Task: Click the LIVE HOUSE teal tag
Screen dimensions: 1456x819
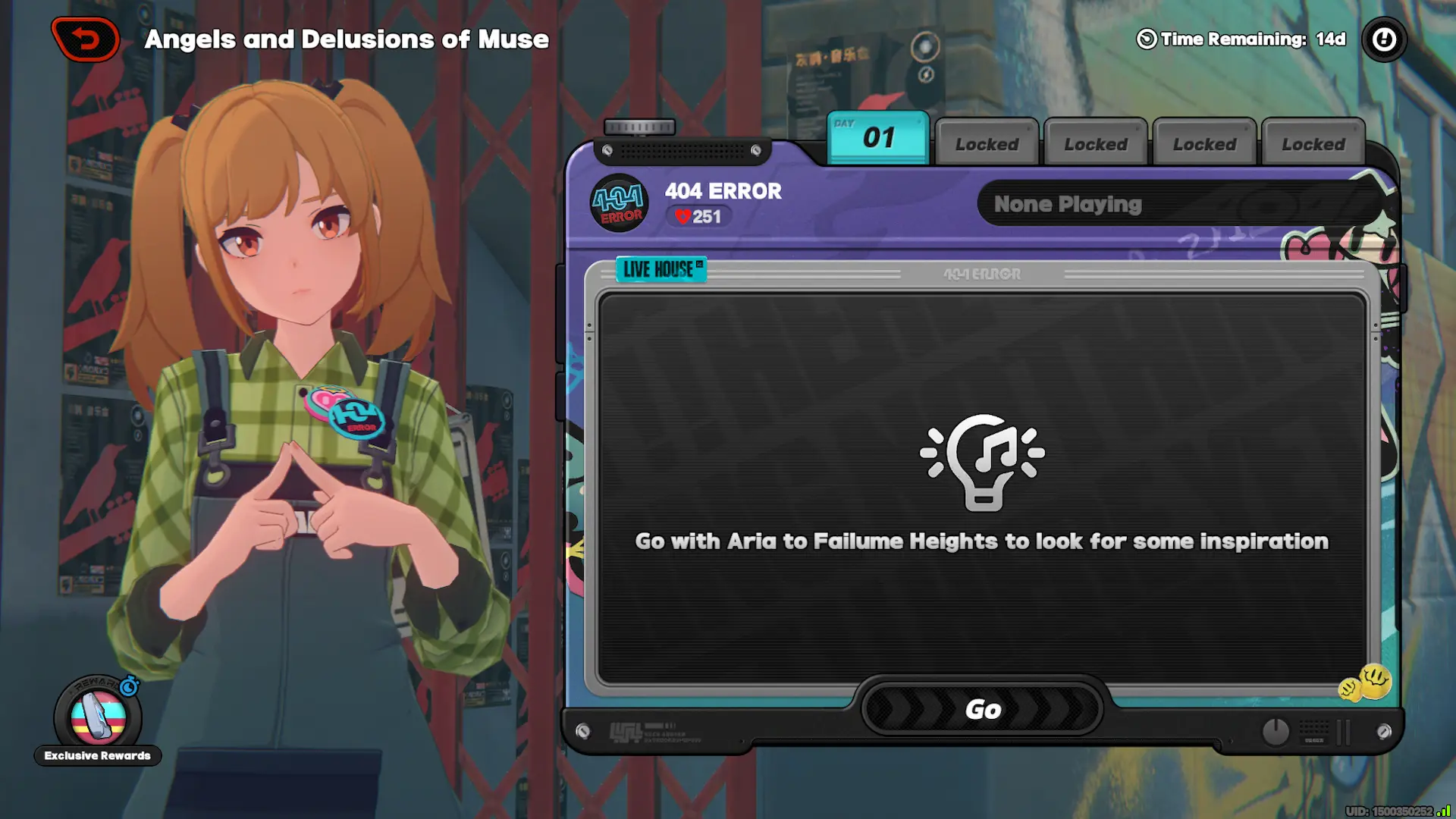Action: pos(661,269)
